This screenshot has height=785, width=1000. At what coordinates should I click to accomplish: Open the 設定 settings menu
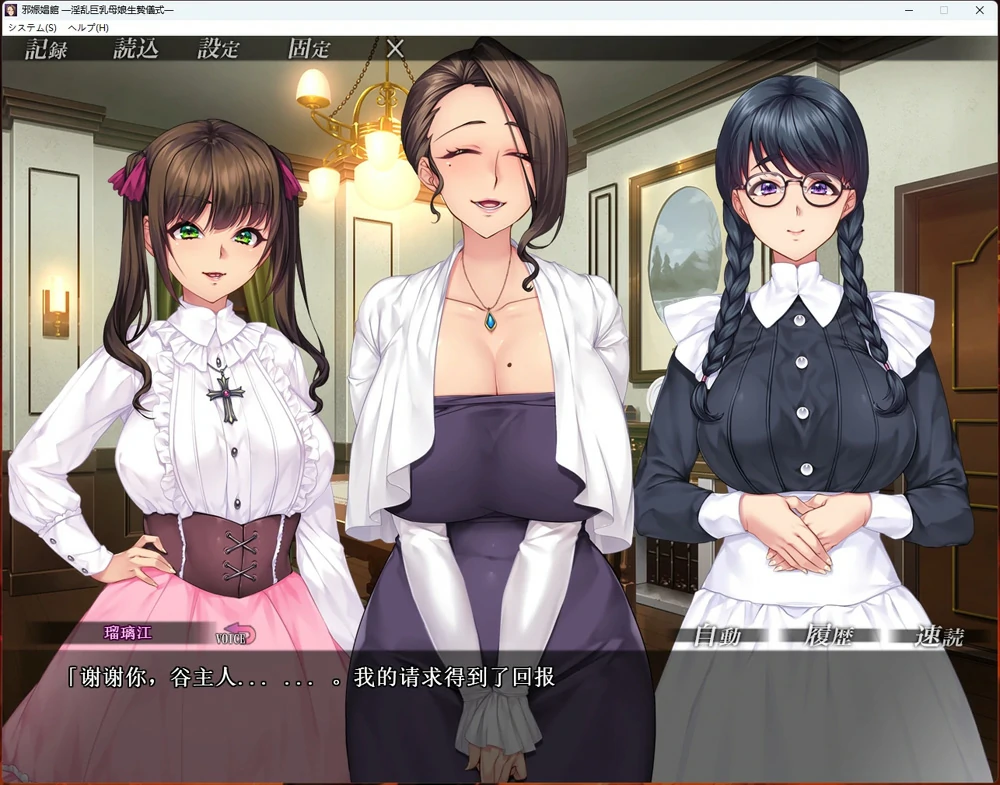point(219,49)
